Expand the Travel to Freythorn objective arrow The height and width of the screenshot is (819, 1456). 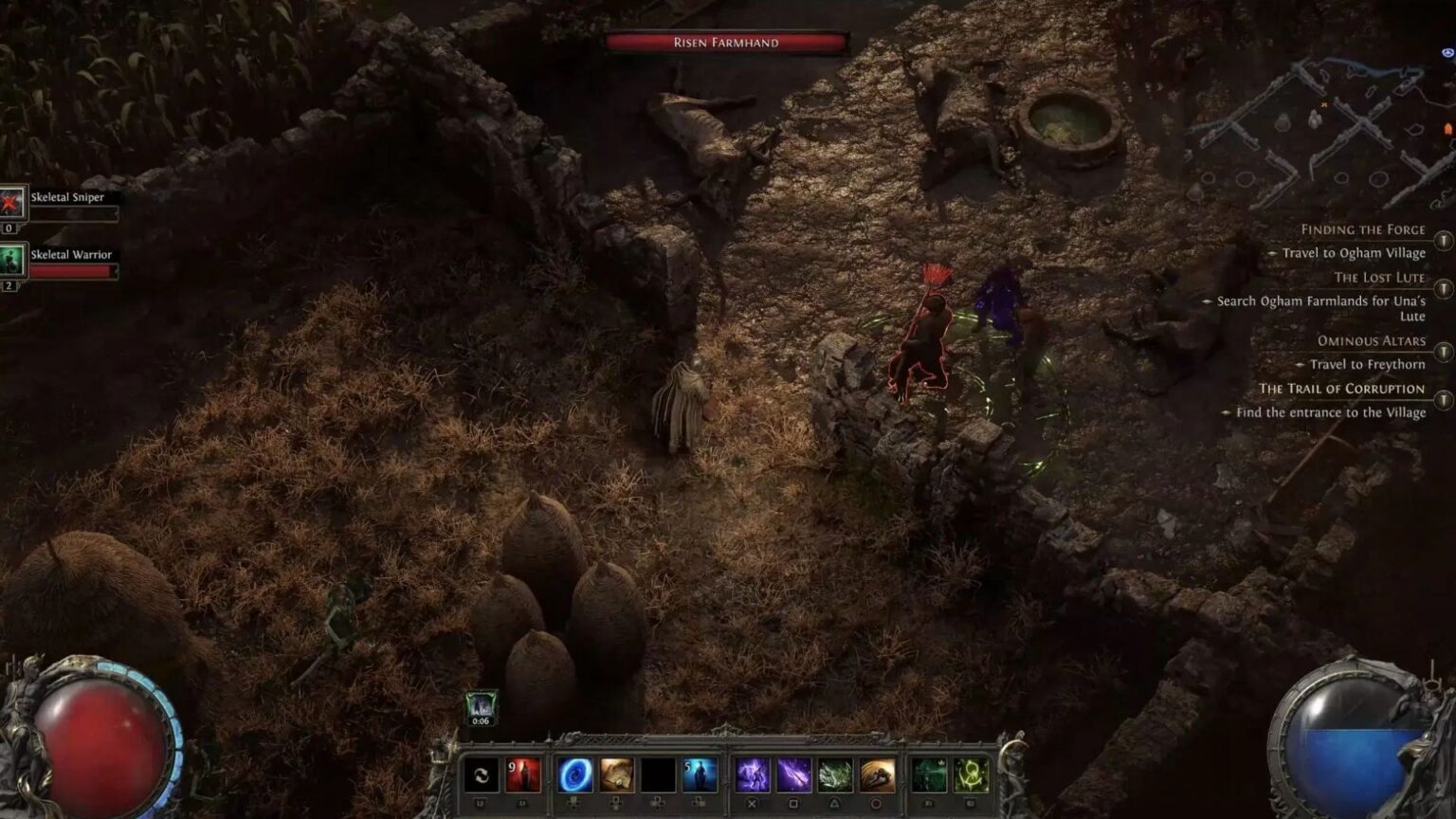tap(1301, 364)
